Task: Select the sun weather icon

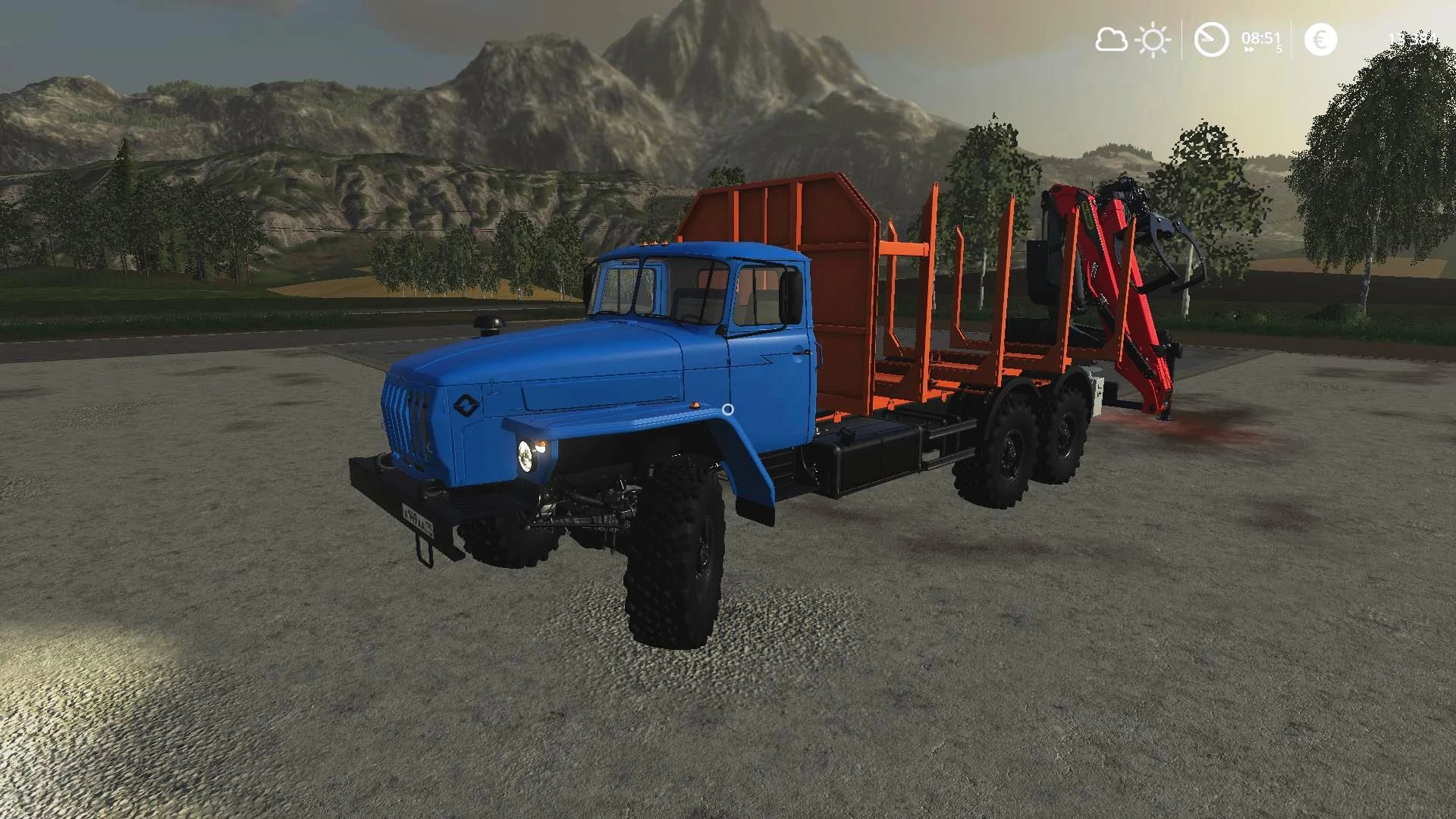Action: point(1153,39)
